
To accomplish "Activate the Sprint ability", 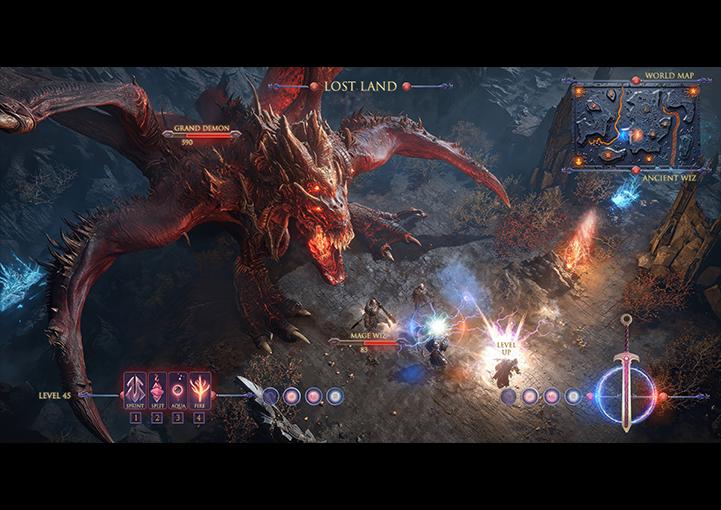I will 135,389.
